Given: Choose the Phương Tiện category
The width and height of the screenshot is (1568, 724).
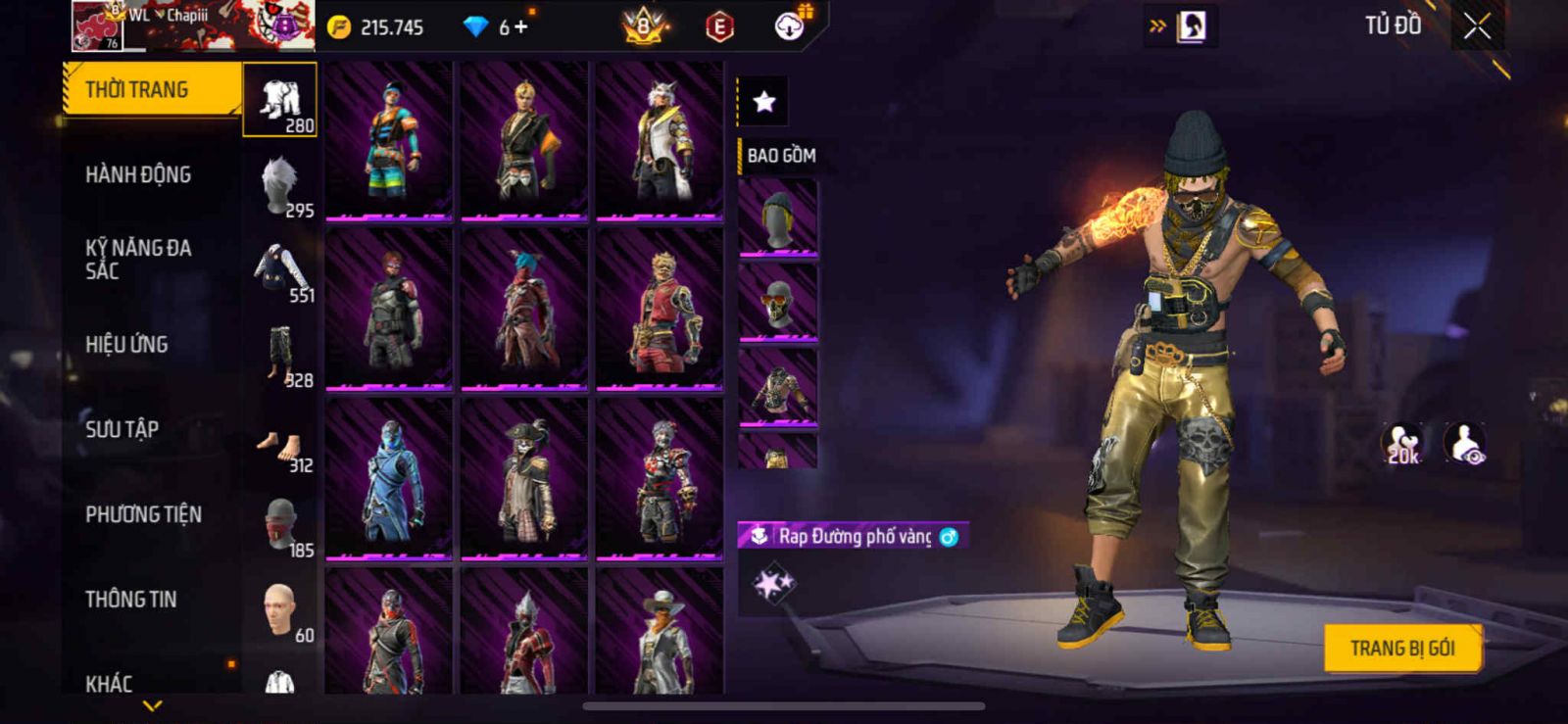Looking at the screenshot, I should point(143,514).
